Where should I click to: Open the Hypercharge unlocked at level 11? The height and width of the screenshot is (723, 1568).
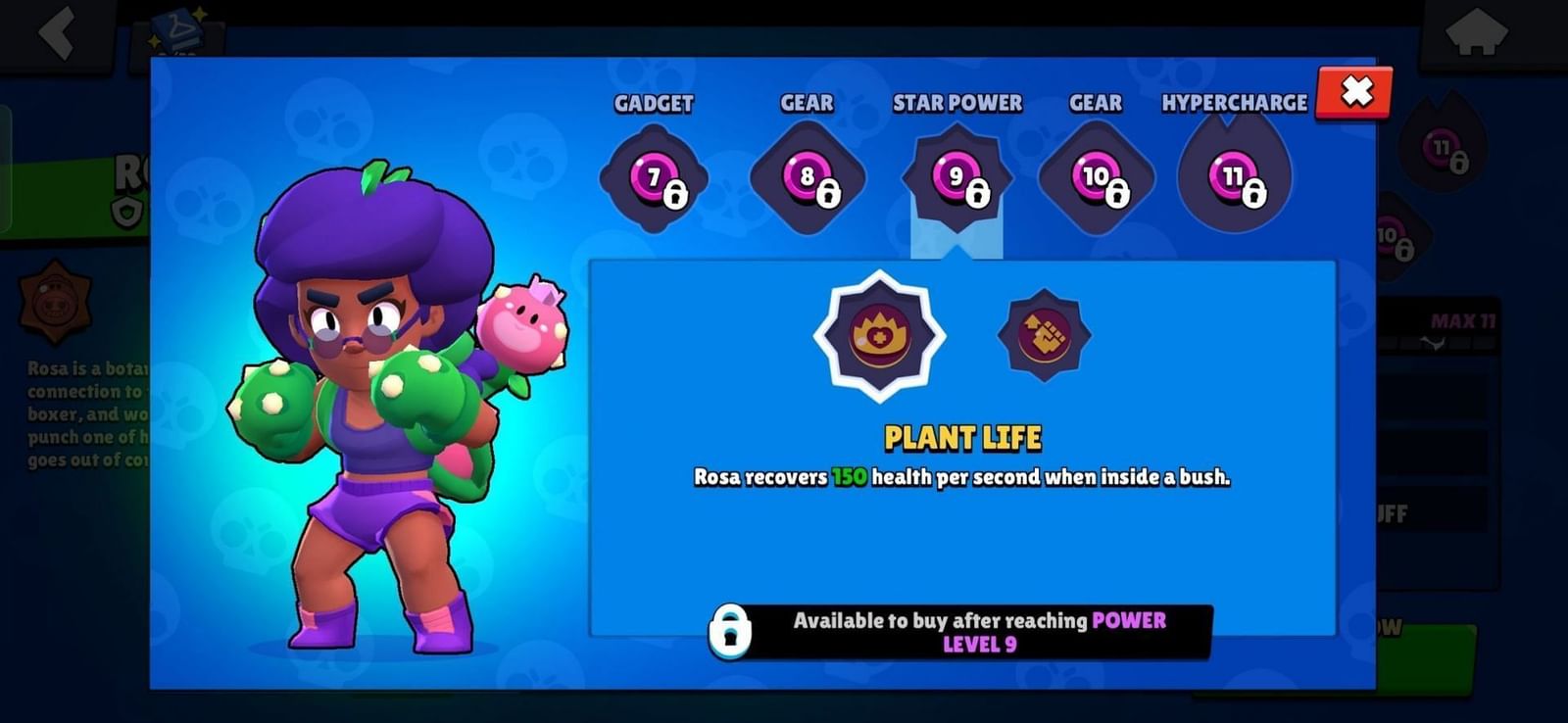(x=1233, y=179)
